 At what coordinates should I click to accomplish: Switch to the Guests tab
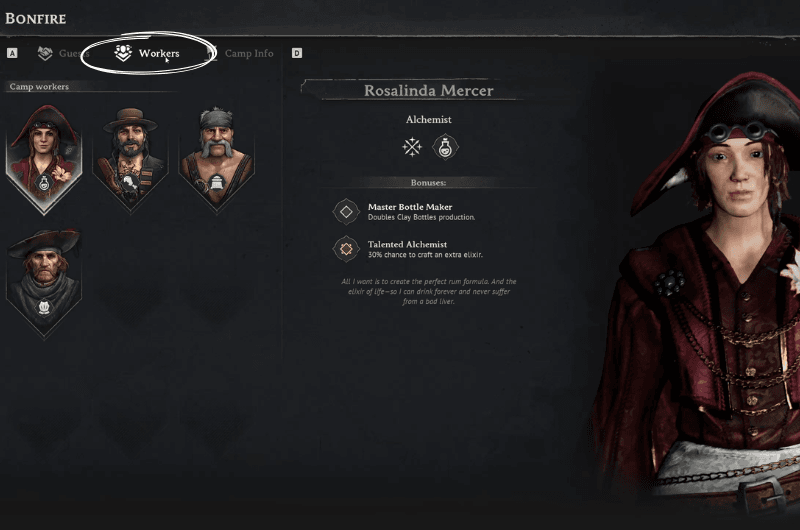tap(64, 53)
